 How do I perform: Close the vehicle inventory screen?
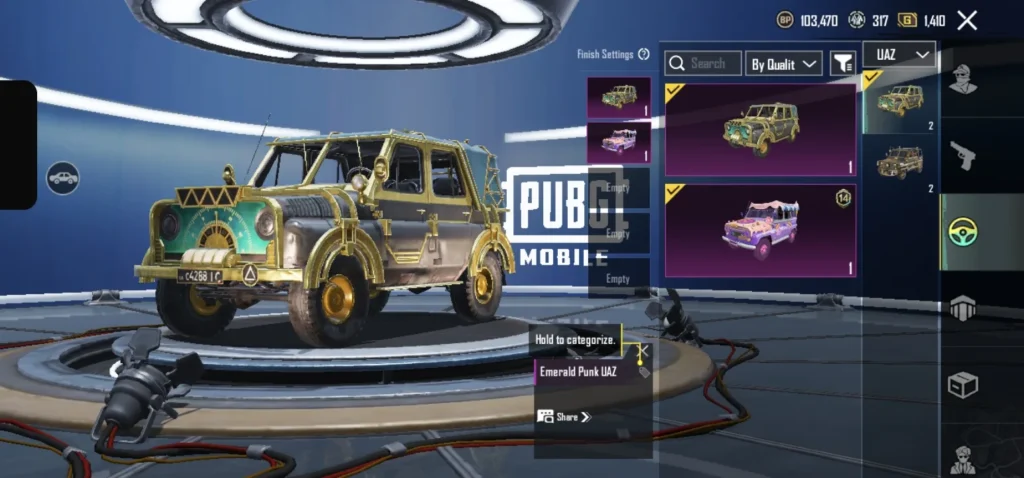(x=967, y=20)
